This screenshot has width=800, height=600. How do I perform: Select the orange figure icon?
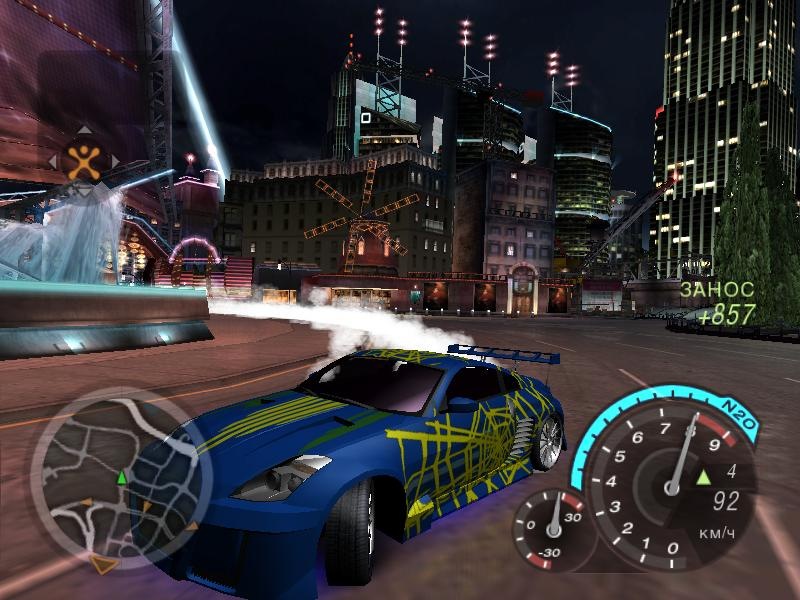[x=84, y=160]
